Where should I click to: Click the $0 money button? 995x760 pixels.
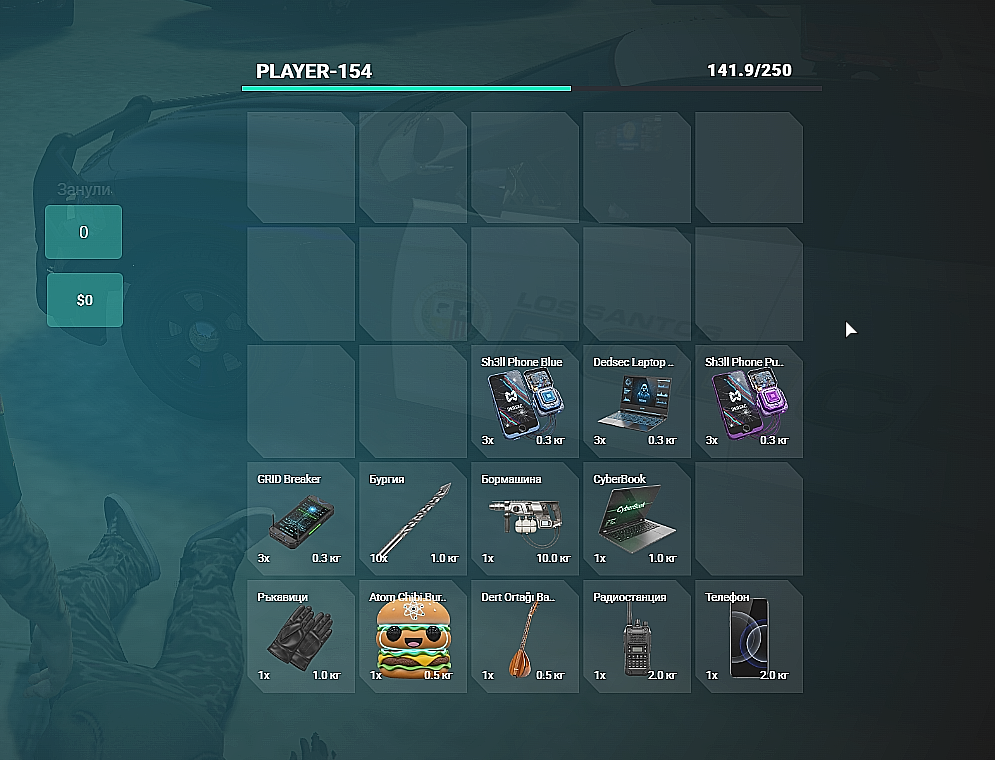pyautogui.click(x=85, y=300)
